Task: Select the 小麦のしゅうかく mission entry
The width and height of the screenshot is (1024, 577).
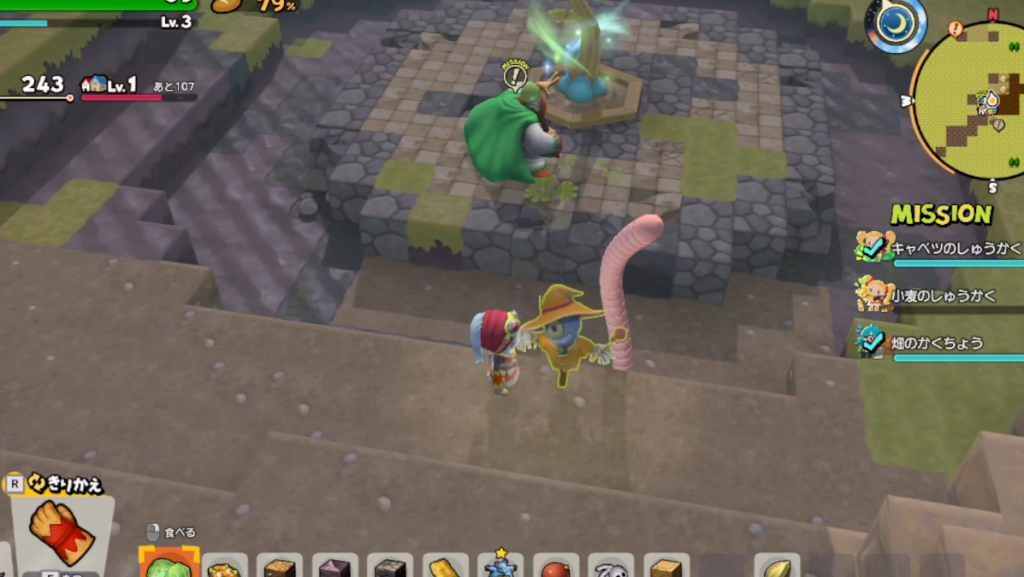Action: [935, 295]
